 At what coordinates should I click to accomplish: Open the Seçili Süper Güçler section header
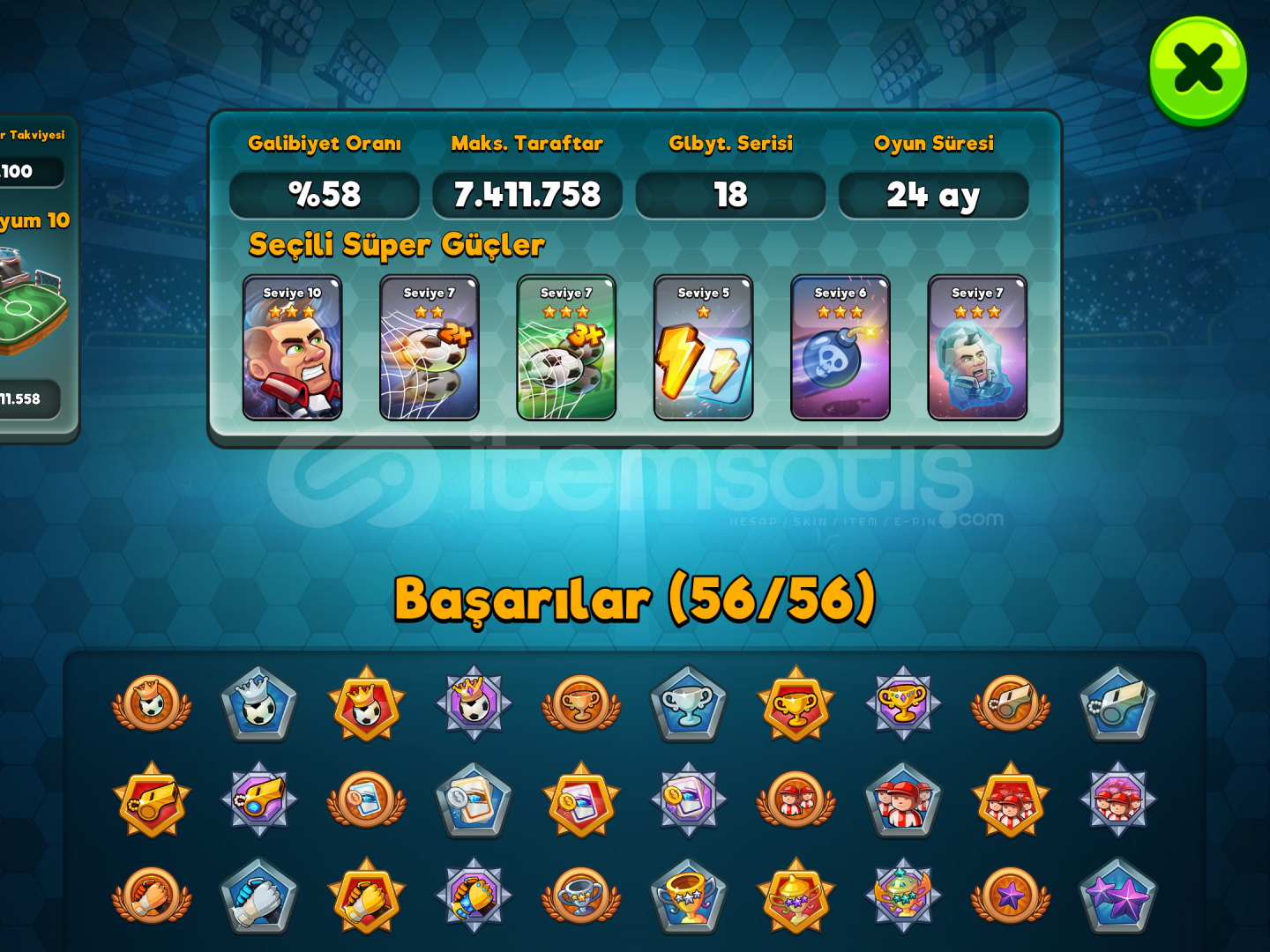pos(395,245)
